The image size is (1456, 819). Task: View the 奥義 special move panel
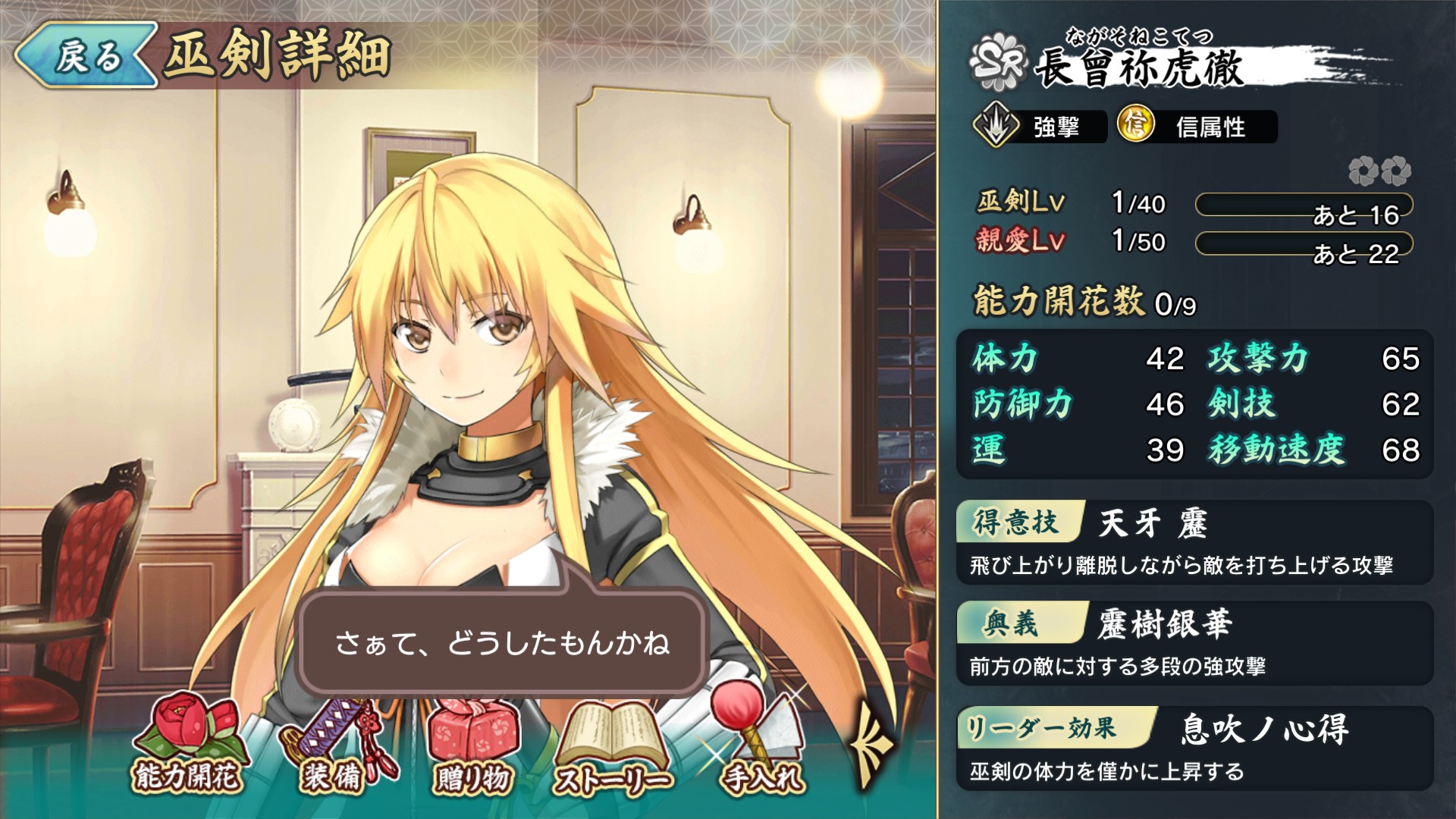(1194, 643)
